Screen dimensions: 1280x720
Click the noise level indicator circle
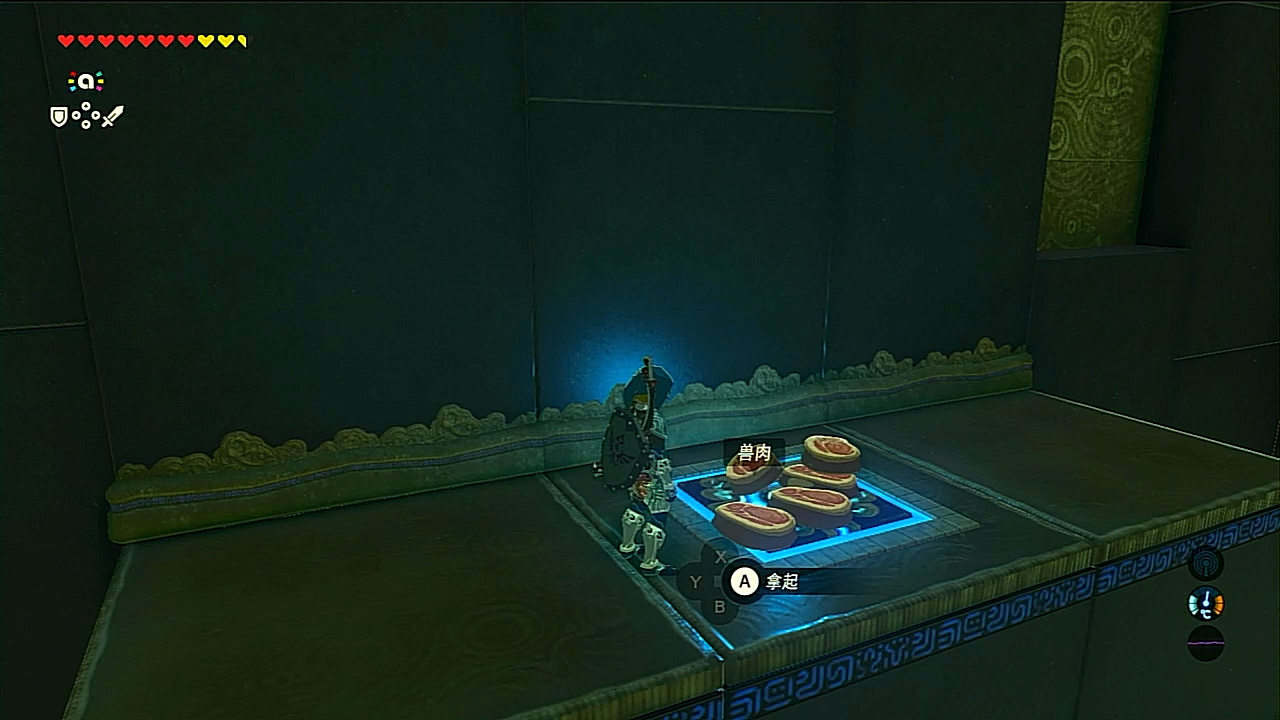click(1205, 643)
